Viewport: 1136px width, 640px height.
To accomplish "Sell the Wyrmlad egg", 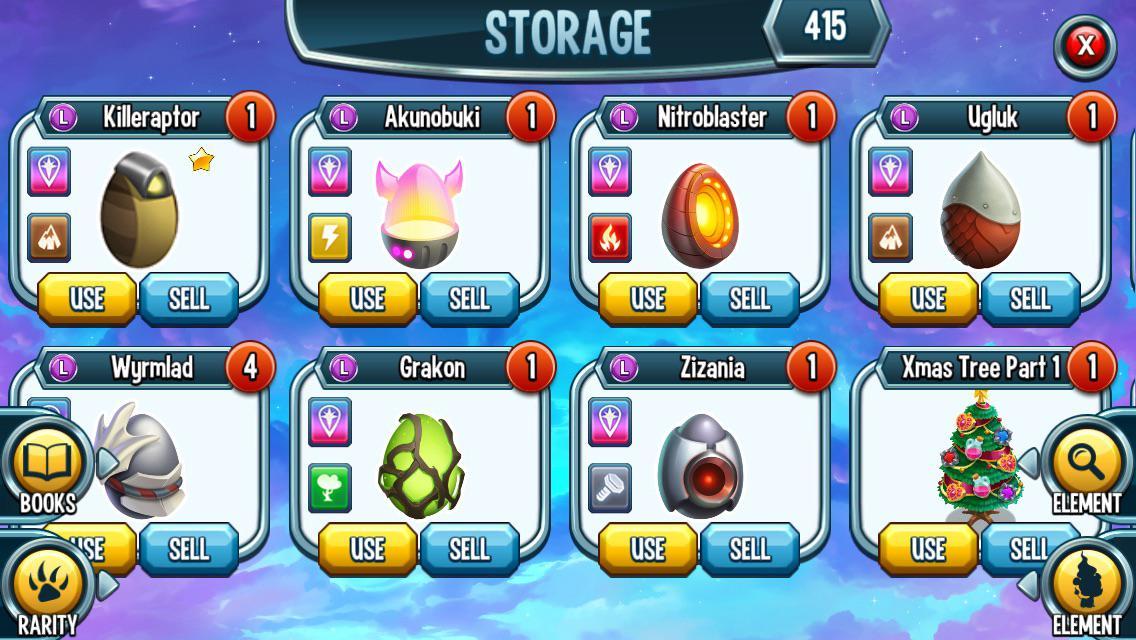I will coord(189,548).
